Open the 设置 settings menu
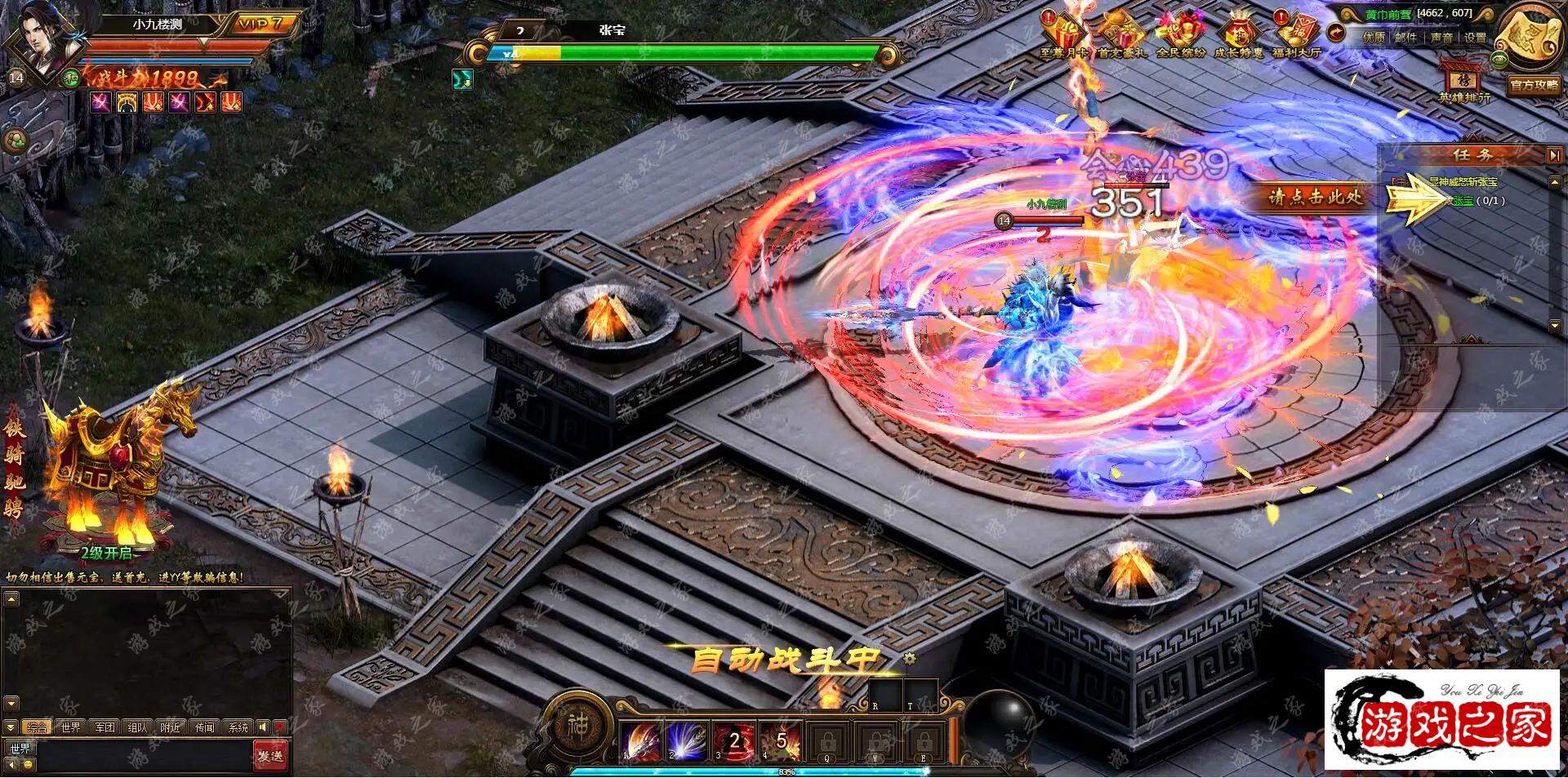The width and height of the screenshot is (1568, 778). [1475, 38]
